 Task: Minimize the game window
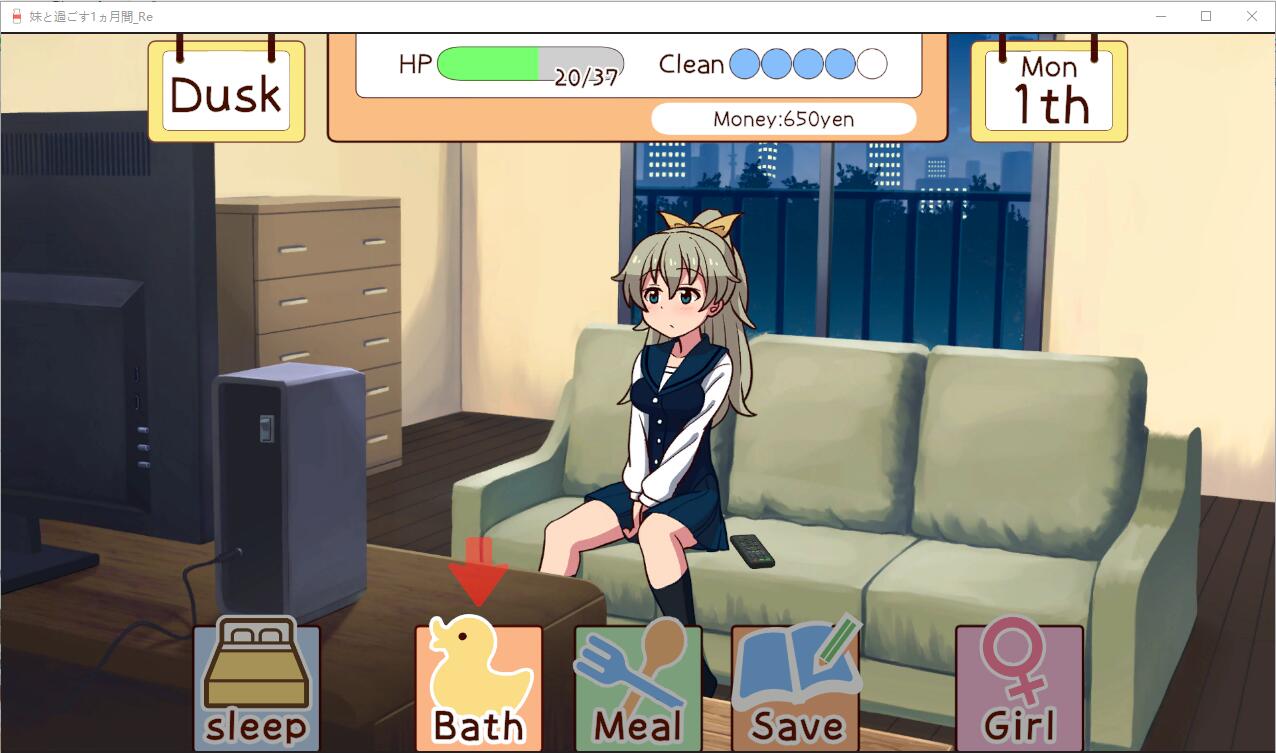[1161, 16]
